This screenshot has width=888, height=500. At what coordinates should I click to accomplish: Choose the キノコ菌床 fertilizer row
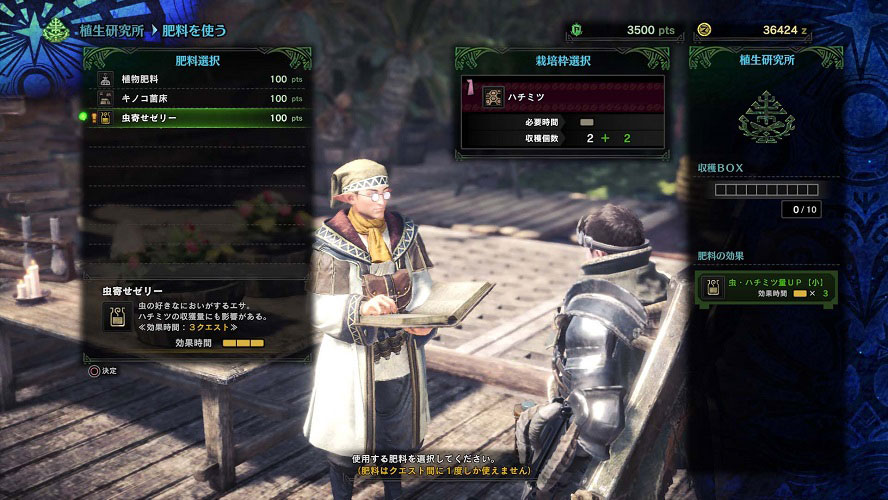click(198, 98)
